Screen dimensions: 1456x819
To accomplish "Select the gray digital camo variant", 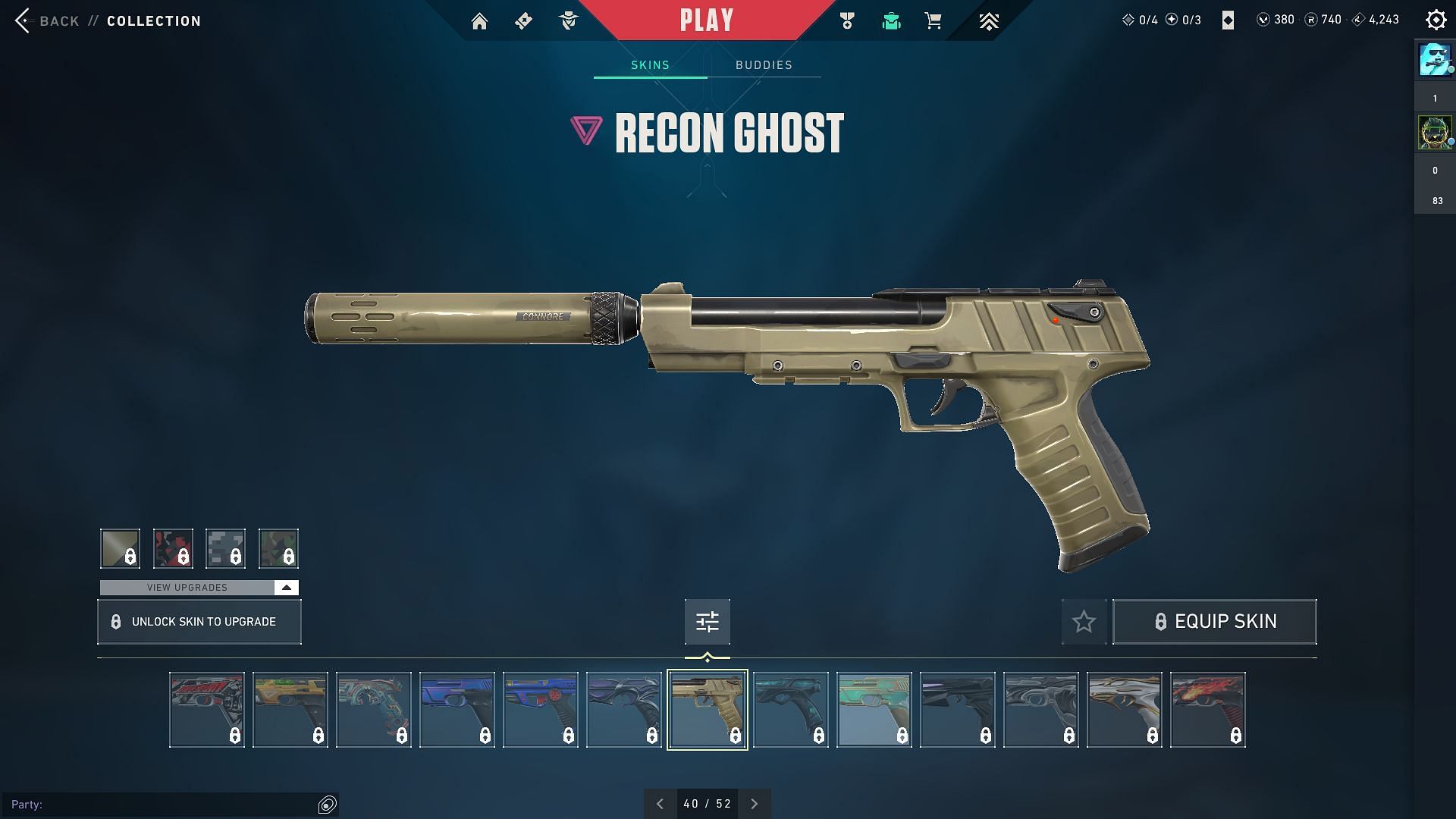I will pos(225,548).
